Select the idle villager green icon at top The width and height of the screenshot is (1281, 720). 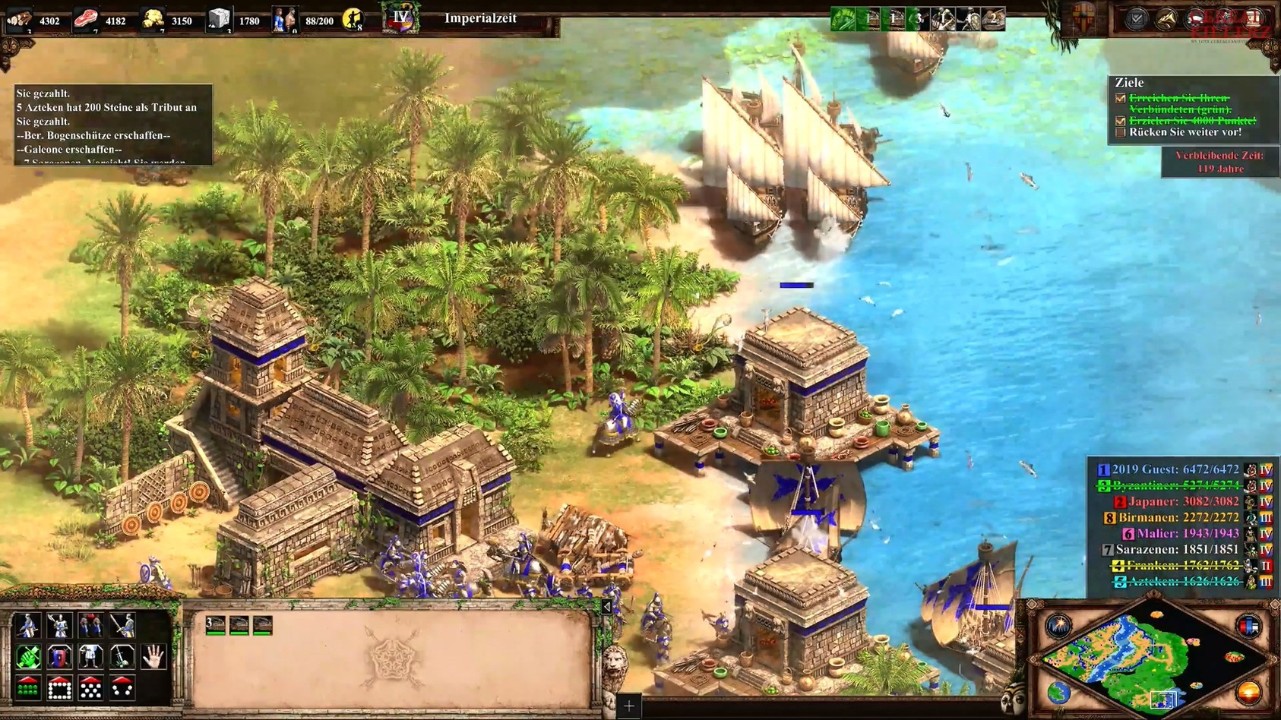(845, 18)
